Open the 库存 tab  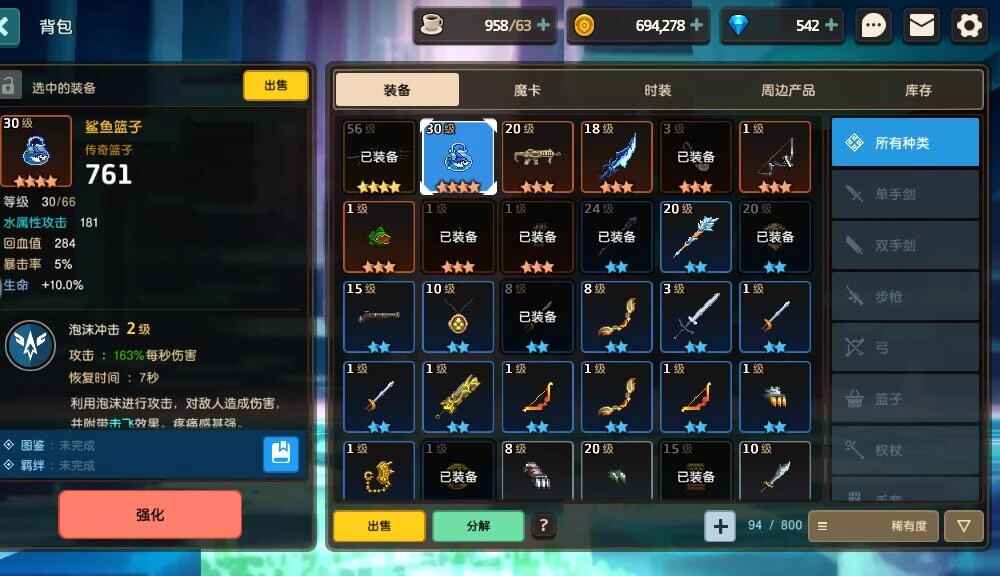(x=918, y=90)
